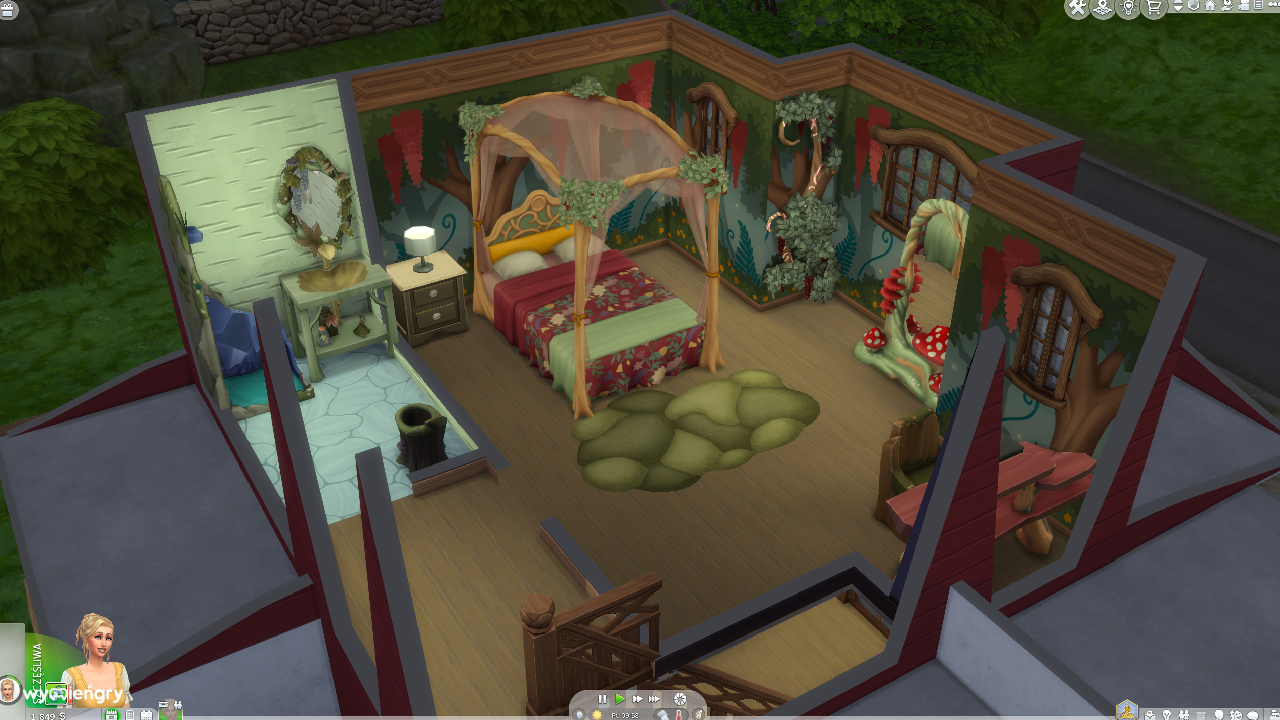Click the red mood bar beside the portrait
Screen dimensions: 1280x720
click(x=69, y=693)
